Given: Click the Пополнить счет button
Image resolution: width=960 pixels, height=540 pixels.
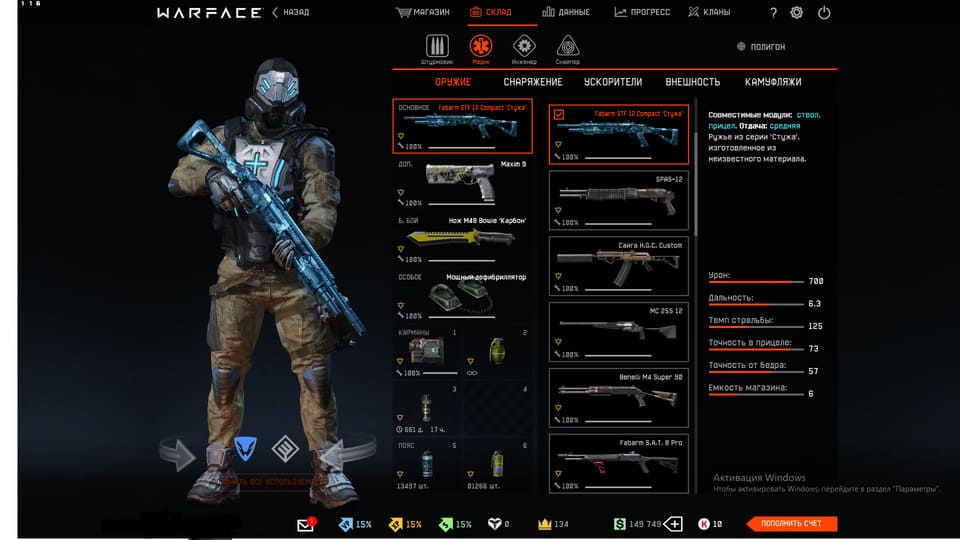Looking at the screenshot, I should pyautogui.click(x=792, y=524).
